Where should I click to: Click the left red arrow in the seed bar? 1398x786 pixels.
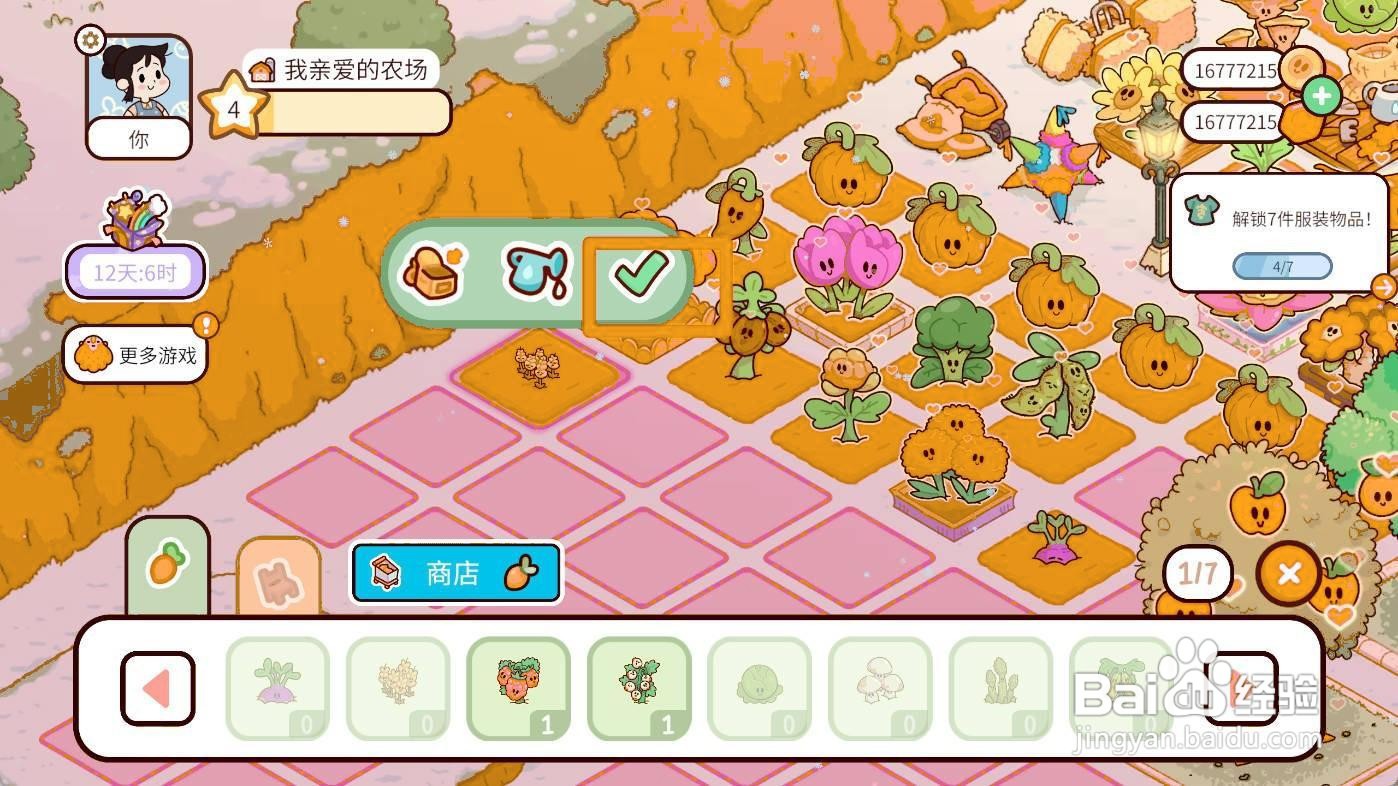point(157,689)
